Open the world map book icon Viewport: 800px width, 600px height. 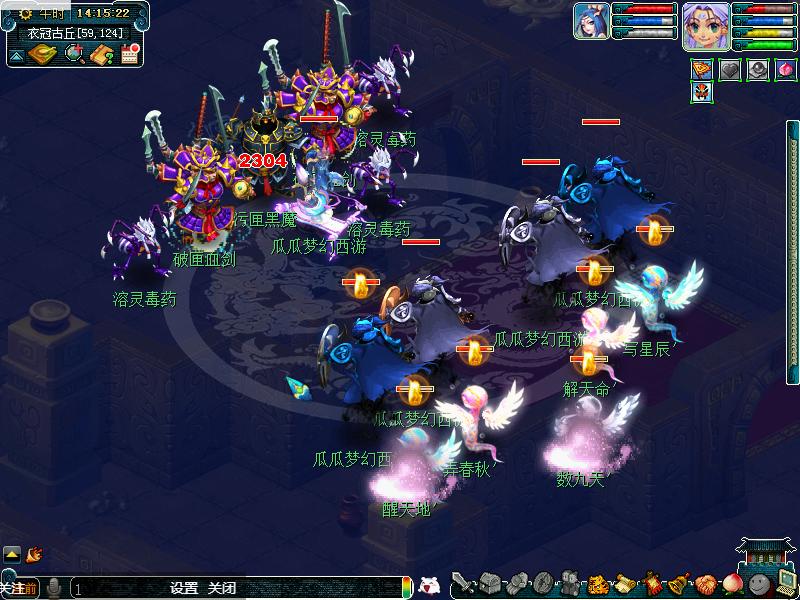[42, 54]
